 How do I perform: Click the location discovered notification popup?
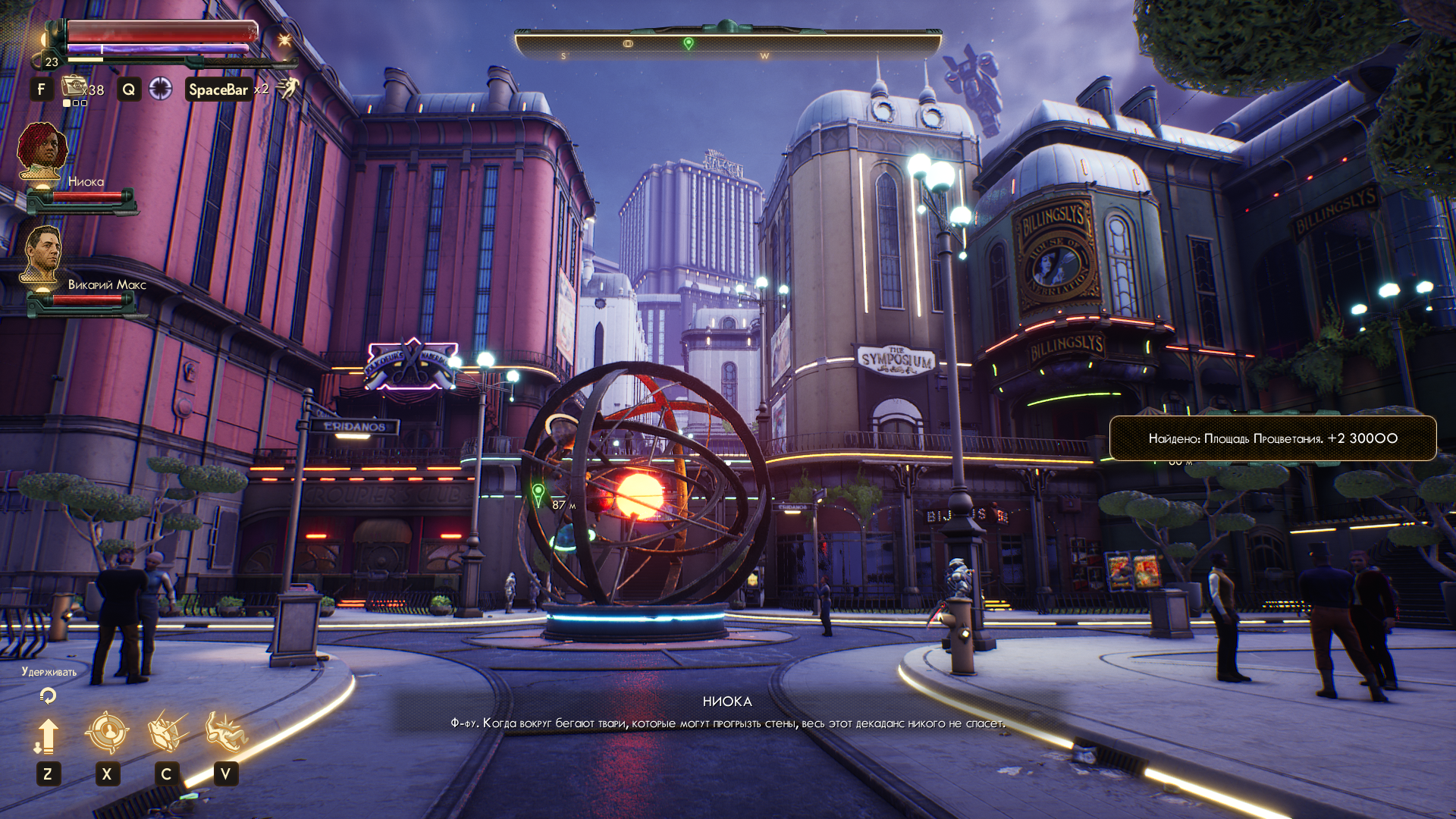pyautogui.click(x=1272, y=438)
